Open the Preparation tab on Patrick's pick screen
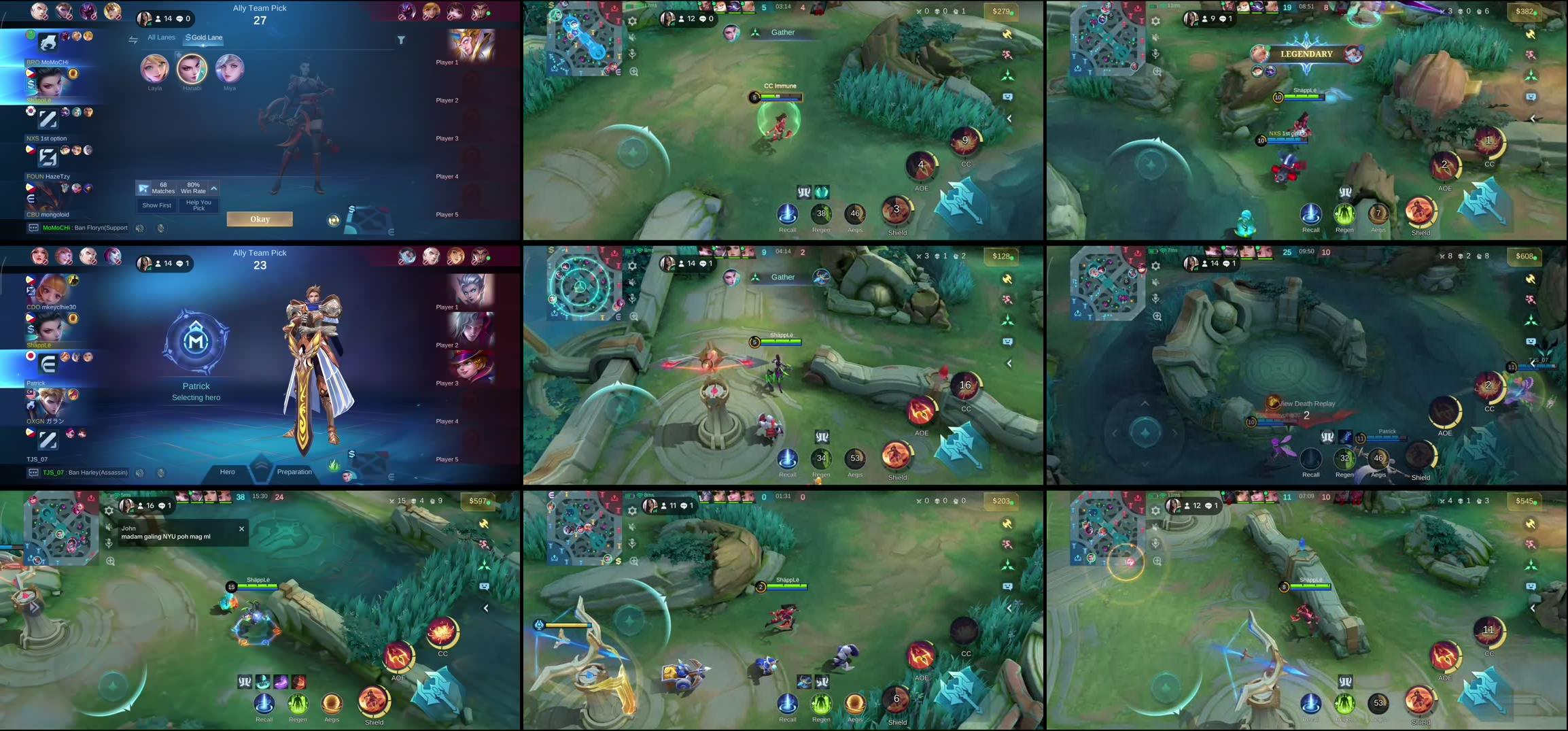Viewport: 1568px width, 731px height. point(295,472)
